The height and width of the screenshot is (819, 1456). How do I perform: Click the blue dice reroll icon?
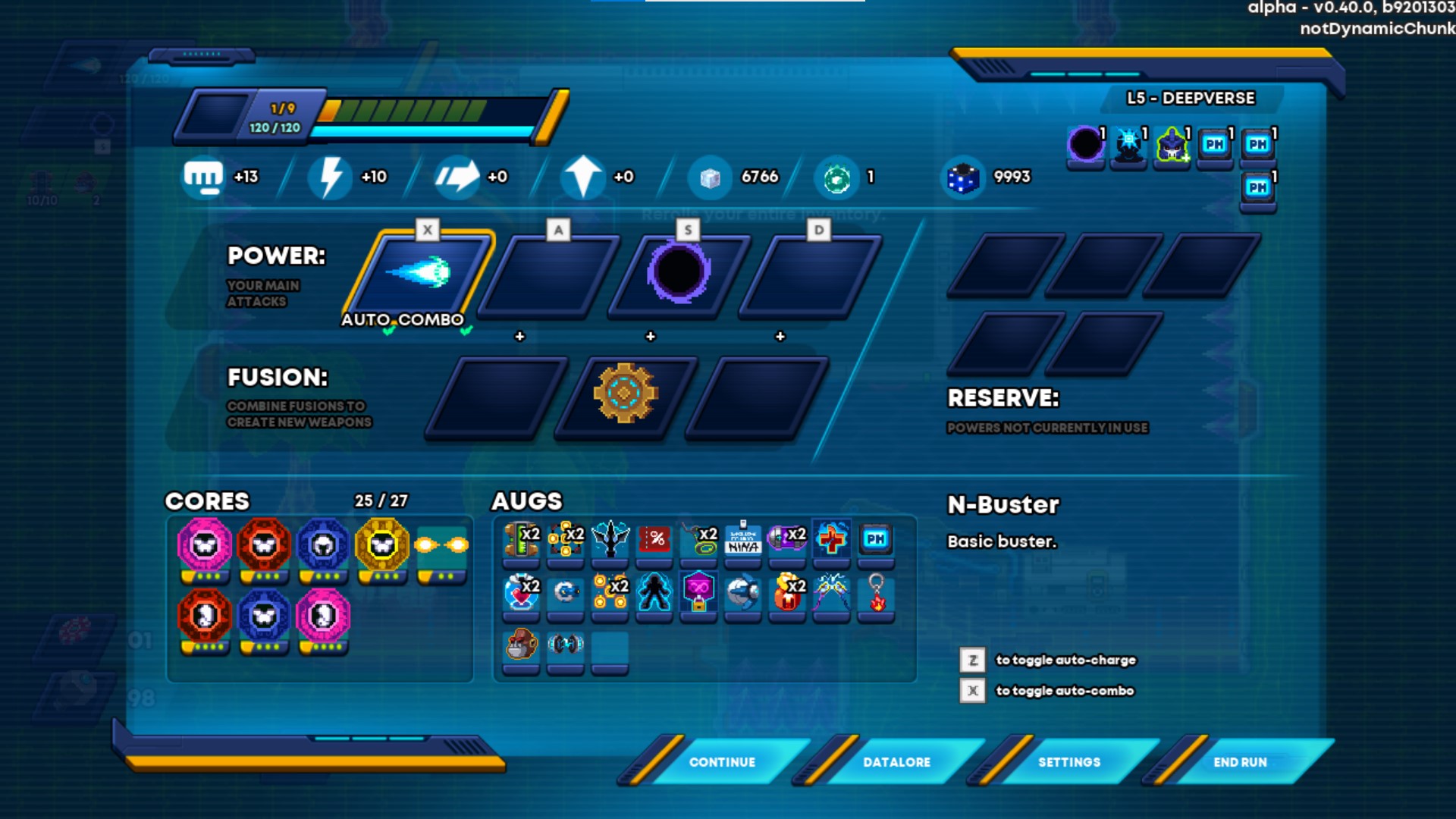click(x=962, y=177)
